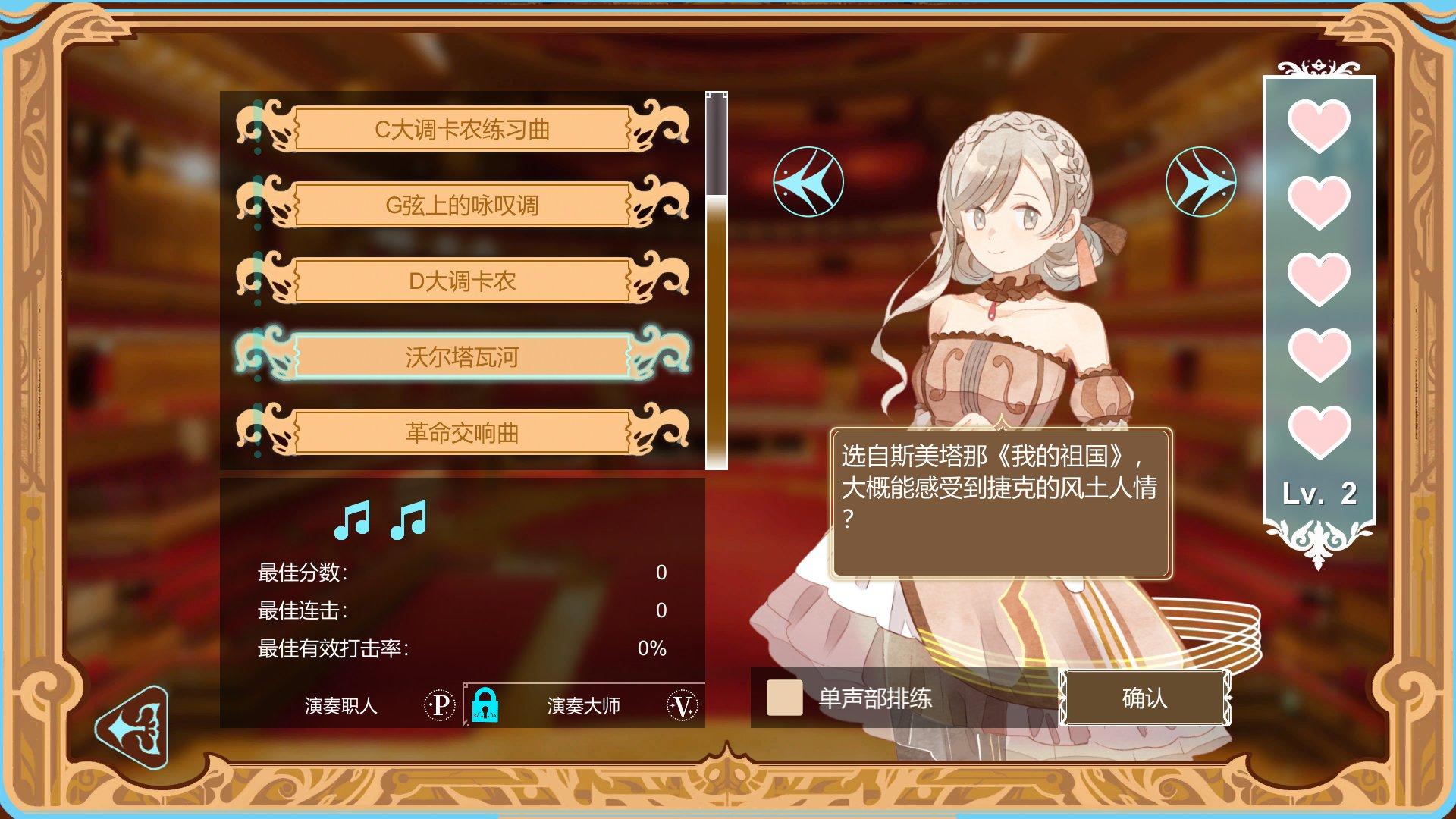
Task: Click the second music note icon
Action: 407,518
